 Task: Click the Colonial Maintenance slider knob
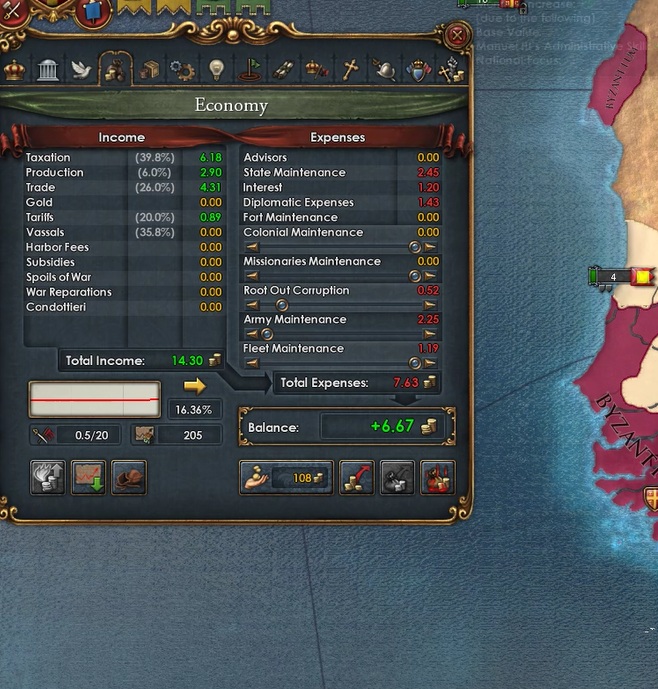pyautogui.click(x=415, y=247)
